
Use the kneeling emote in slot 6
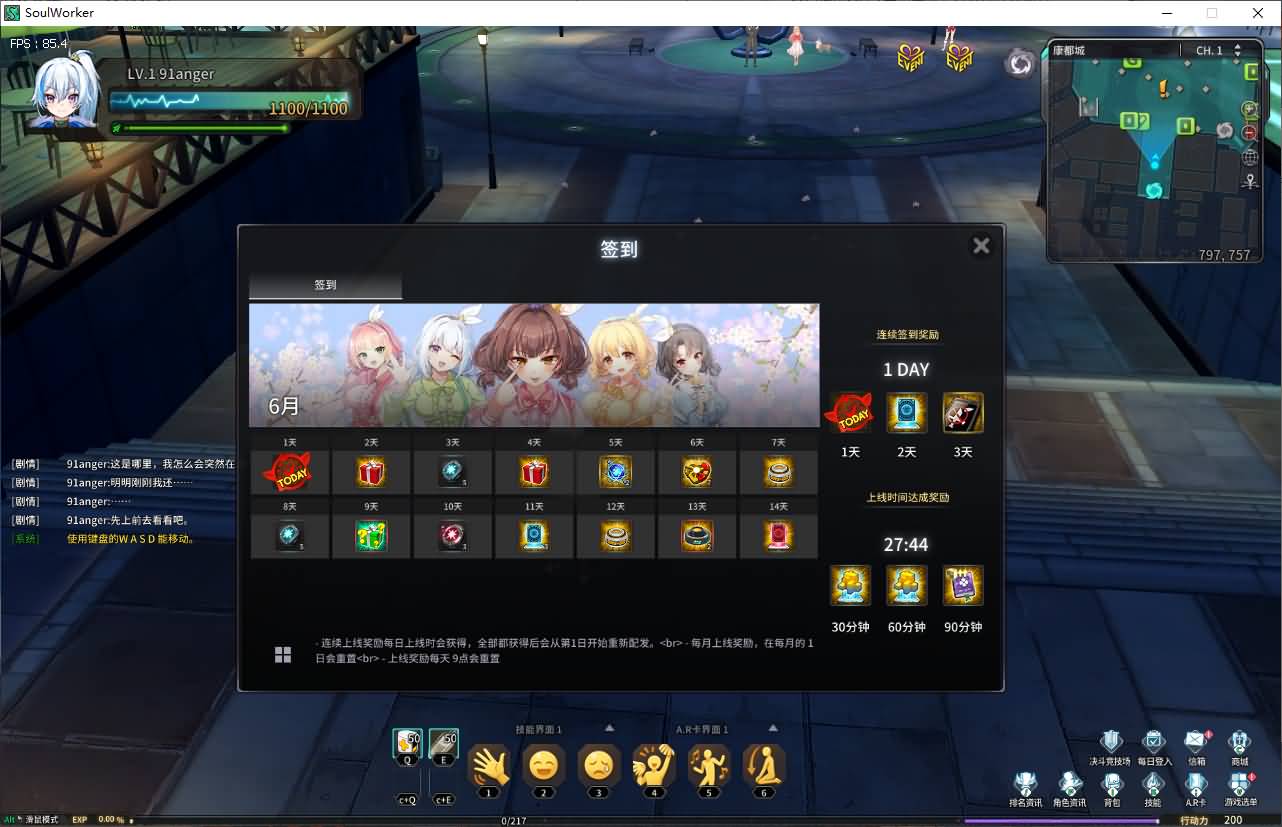tap(763, 765)
